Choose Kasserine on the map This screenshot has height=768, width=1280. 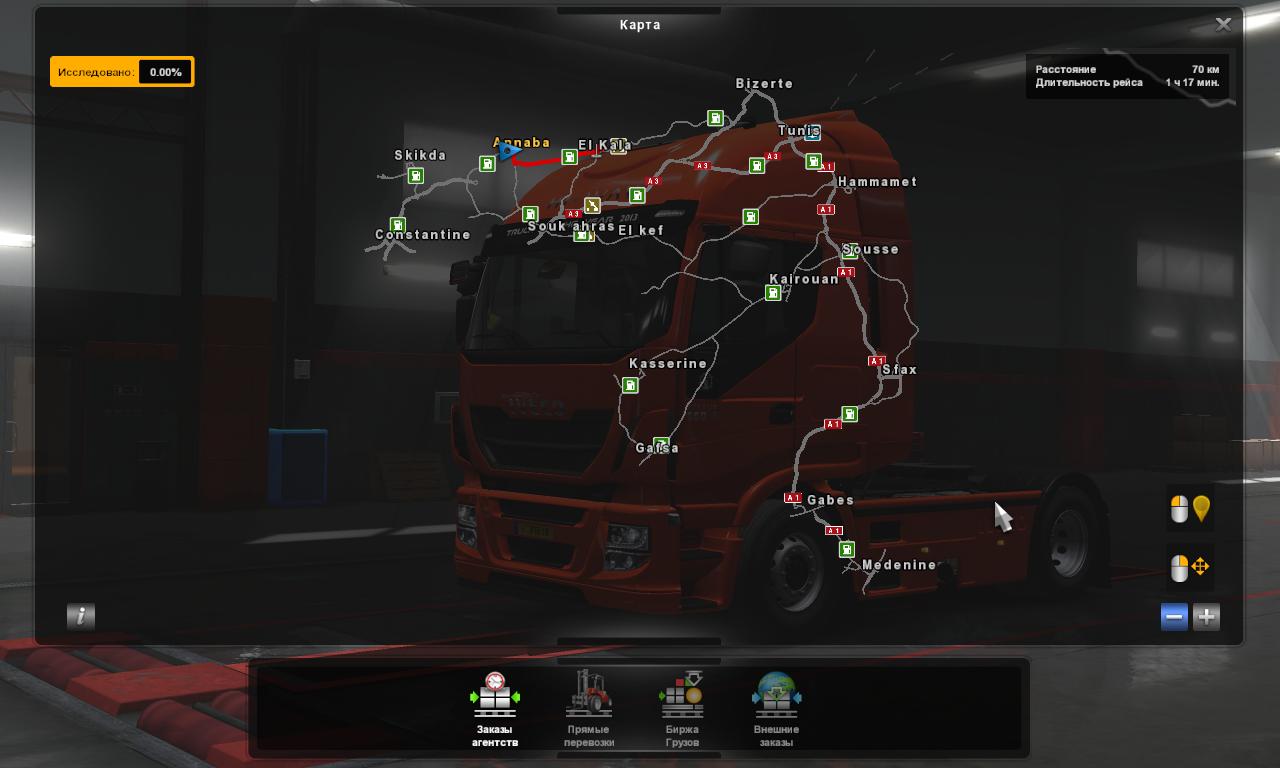coord(668,364)
